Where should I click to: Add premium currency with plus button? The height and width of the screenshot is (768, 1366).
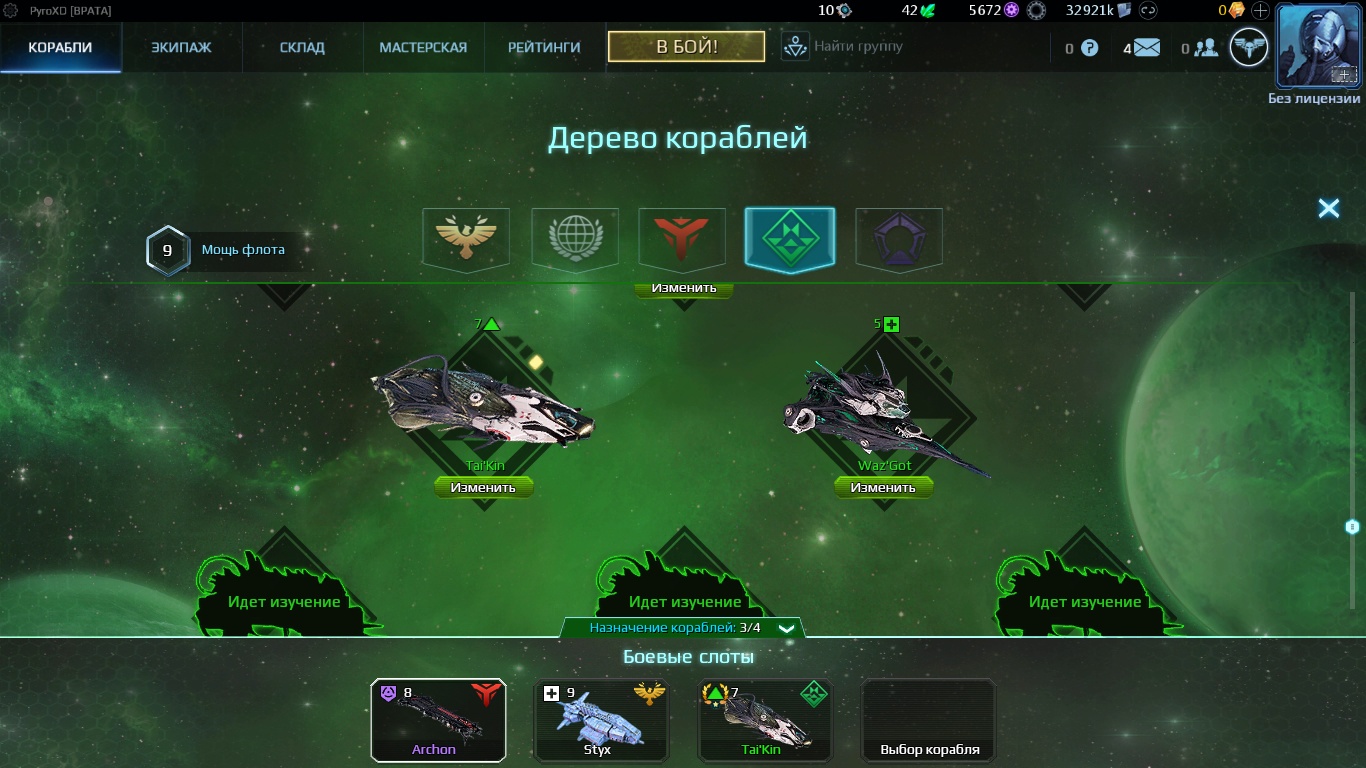coord(1260,11)
